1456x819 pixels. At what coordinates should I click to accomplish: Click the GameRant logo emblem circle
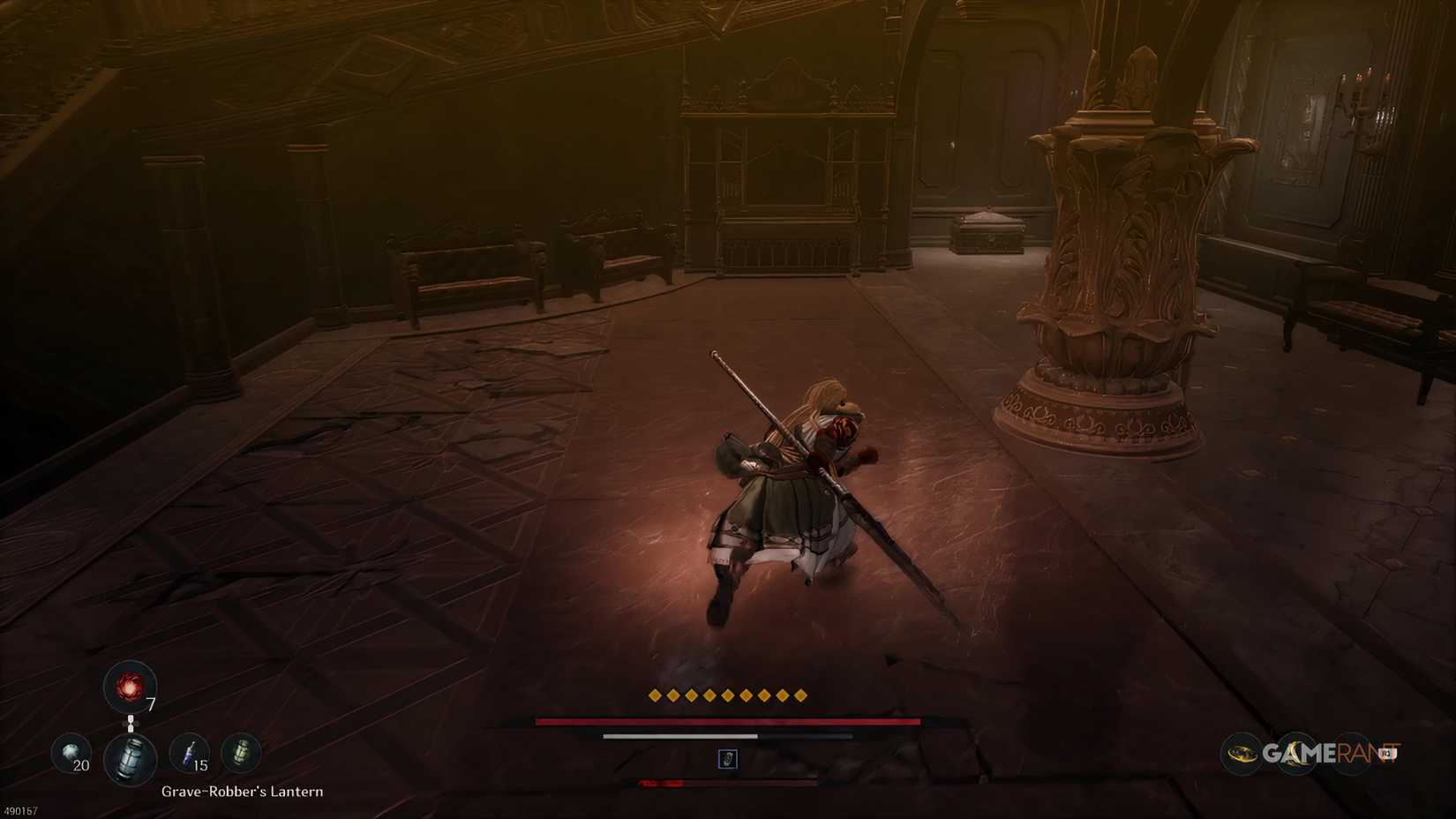coord(1244,754)
